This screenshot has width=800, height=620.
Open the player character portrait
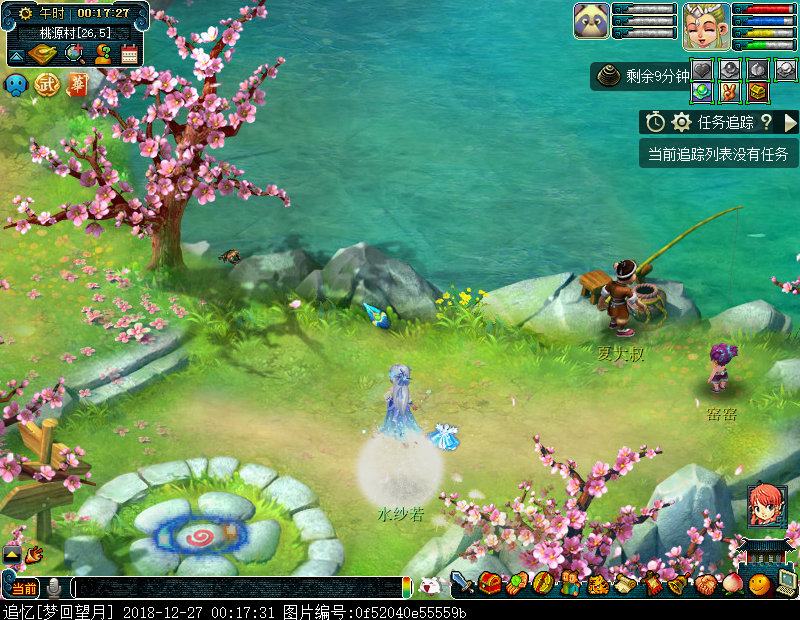[x=704, y=24]
